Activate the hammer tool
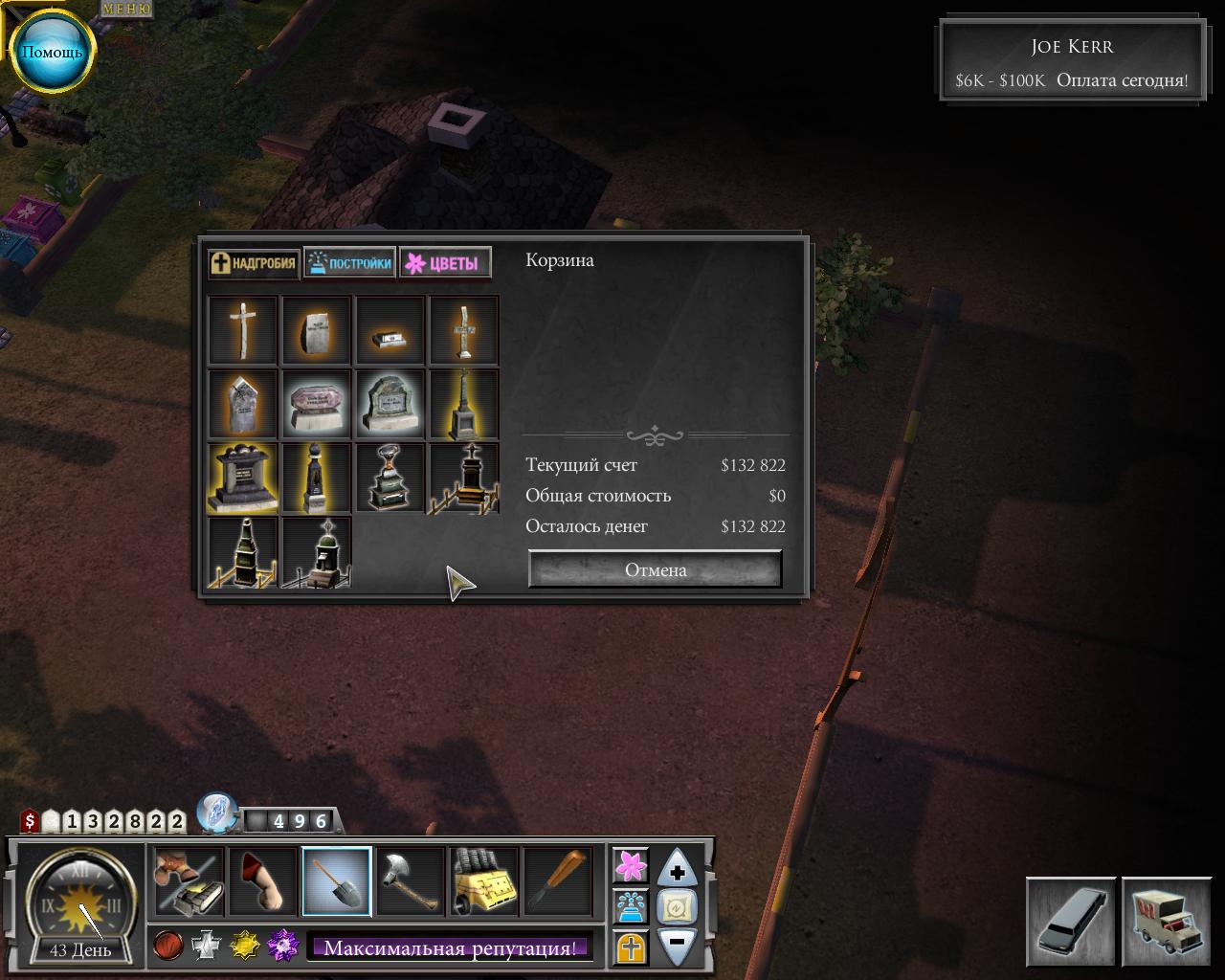The image size is (1225, 980). 411,881
